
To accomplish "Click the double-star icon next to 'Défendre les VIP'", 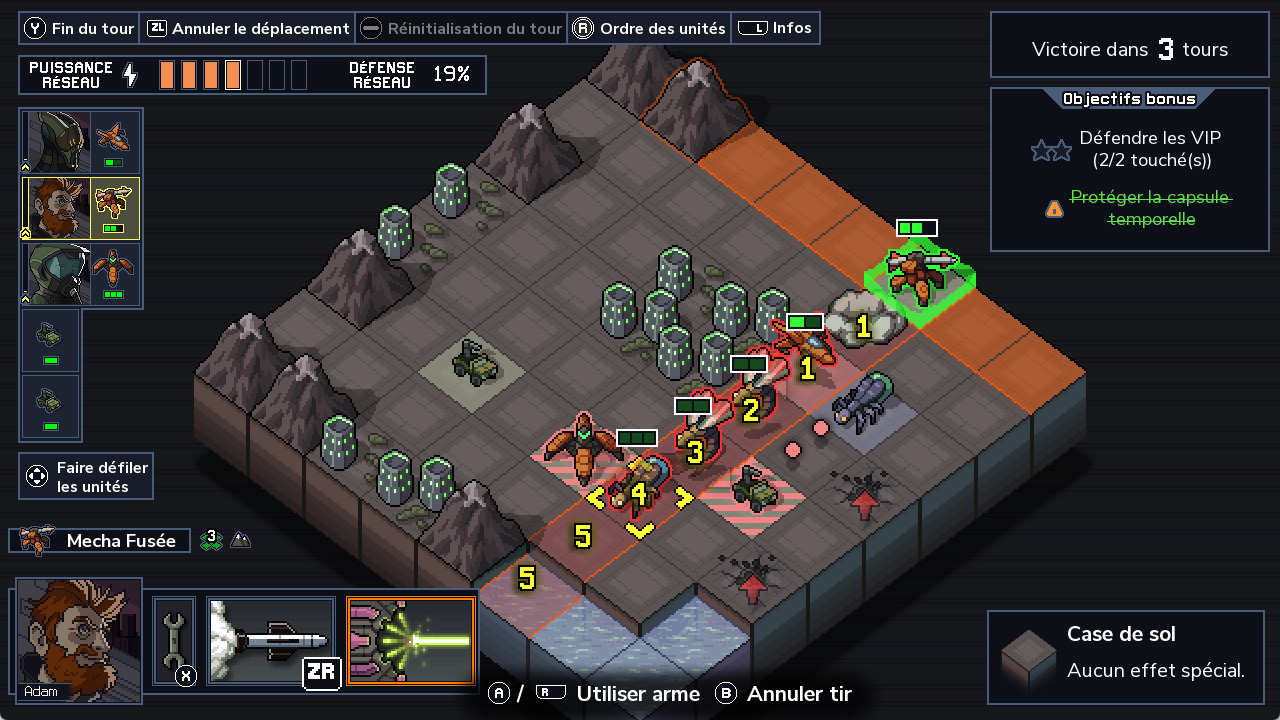I will [x=1051, y=148].
